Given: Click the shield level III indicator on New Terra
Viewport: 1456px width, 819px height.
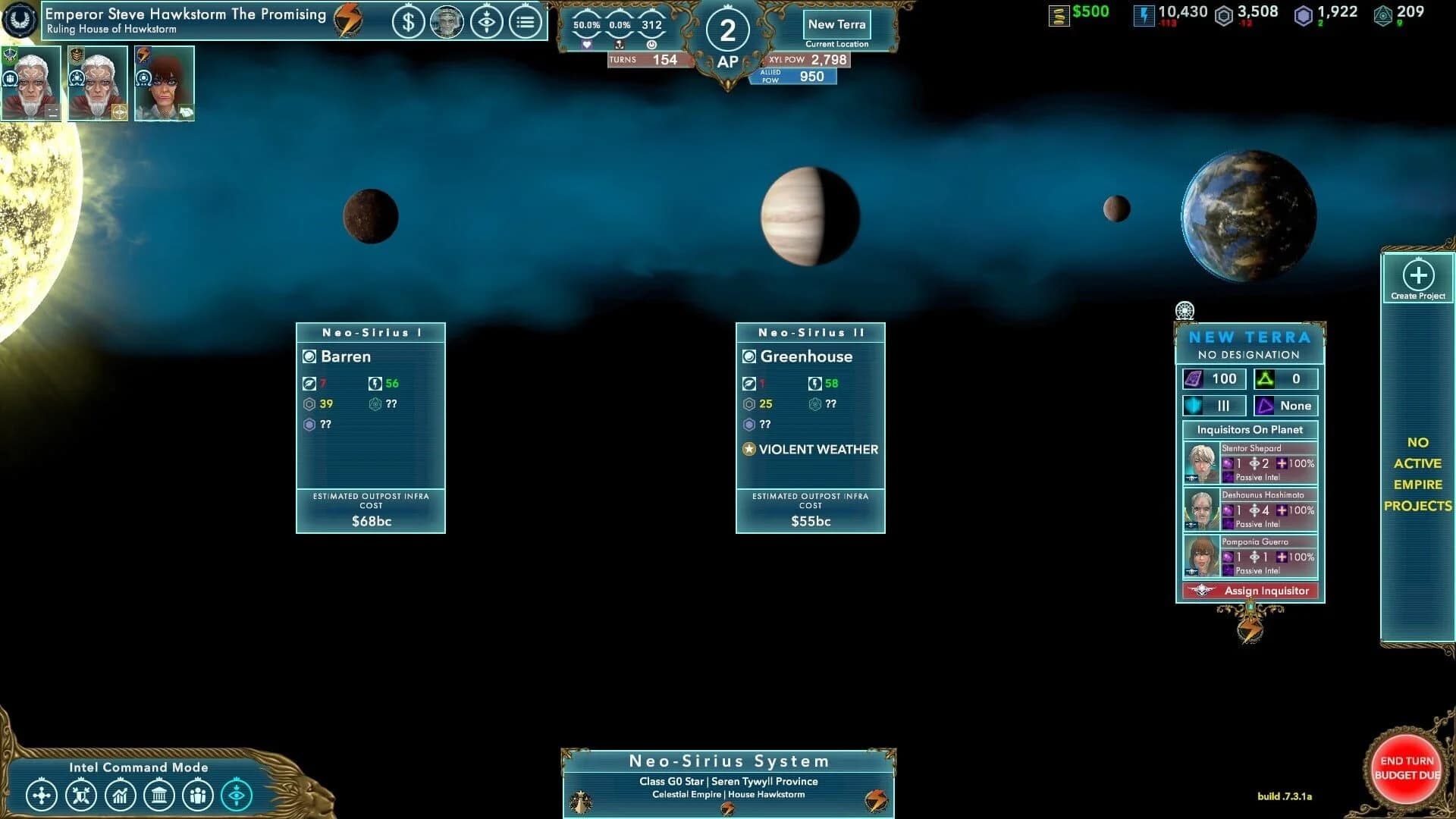Looking at the screenshot, I should [x=1213, y=406].
